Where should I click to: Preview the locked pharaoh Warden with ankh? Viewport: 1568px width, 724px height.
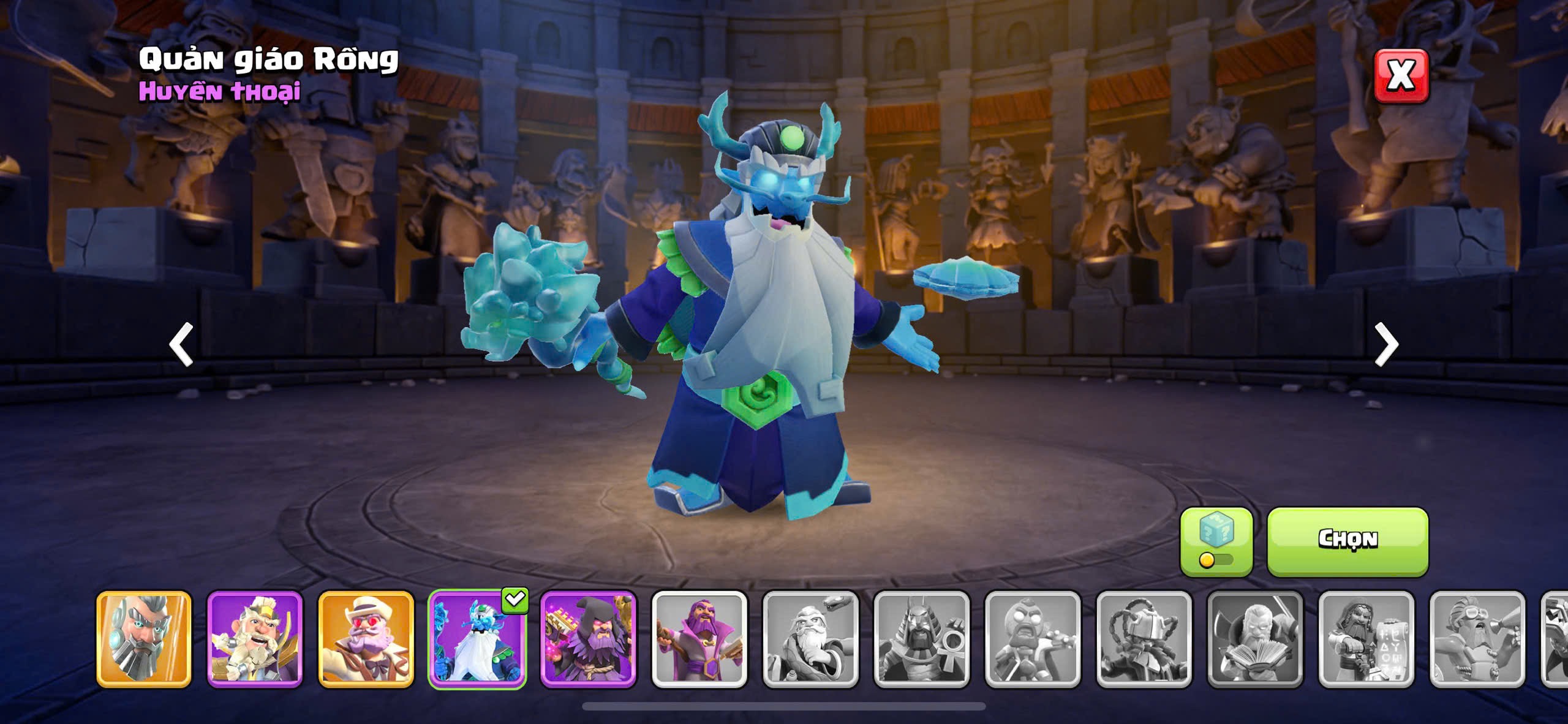click(921, 638)
